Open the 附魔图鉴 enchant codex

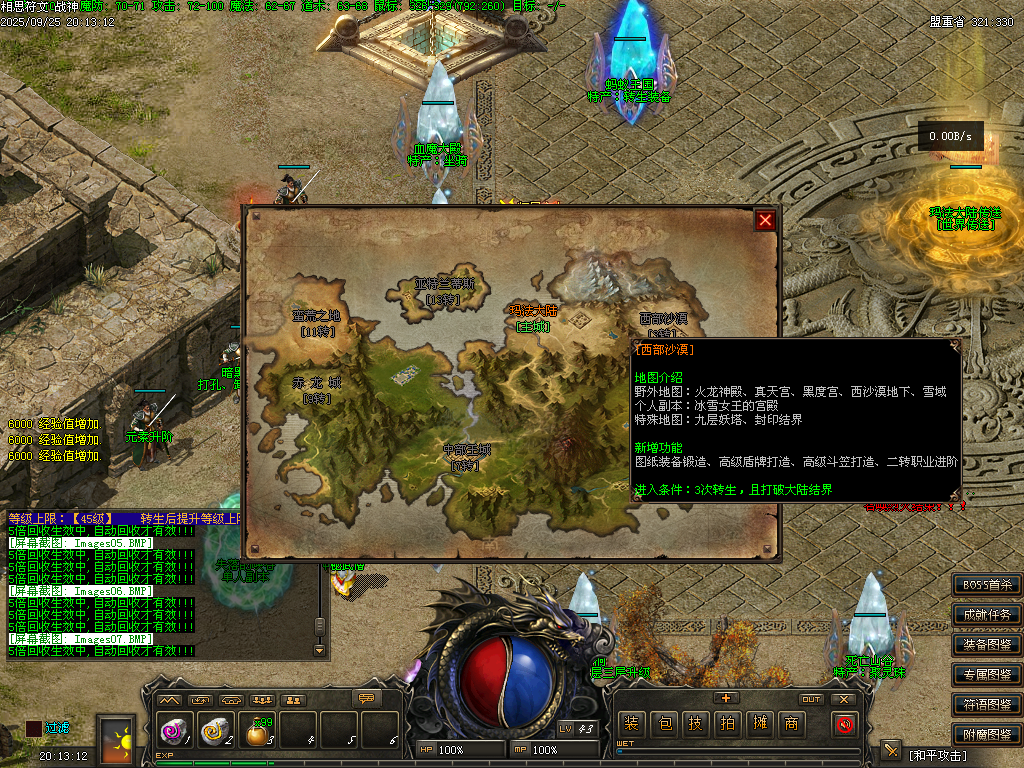pos(987,735)
